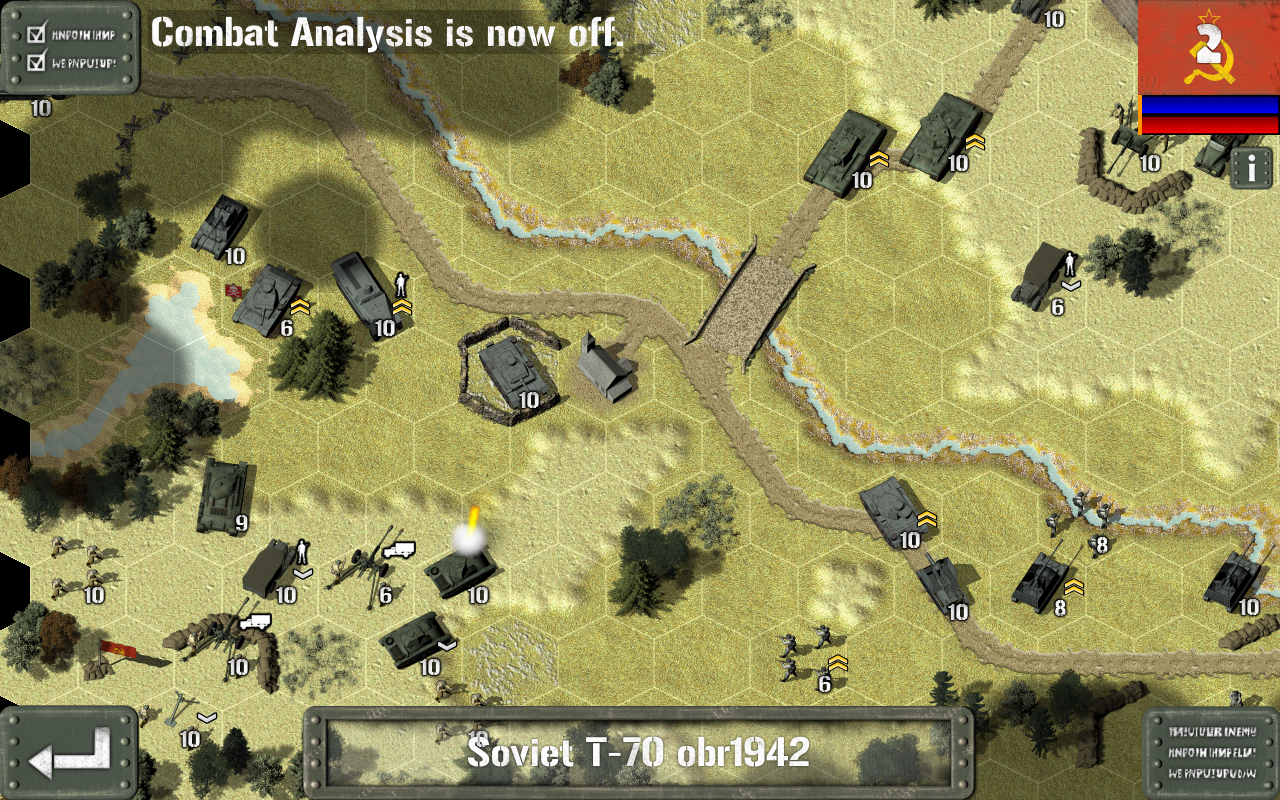Click the gold chevrons next to the AT gun

tap(1075, 588)
